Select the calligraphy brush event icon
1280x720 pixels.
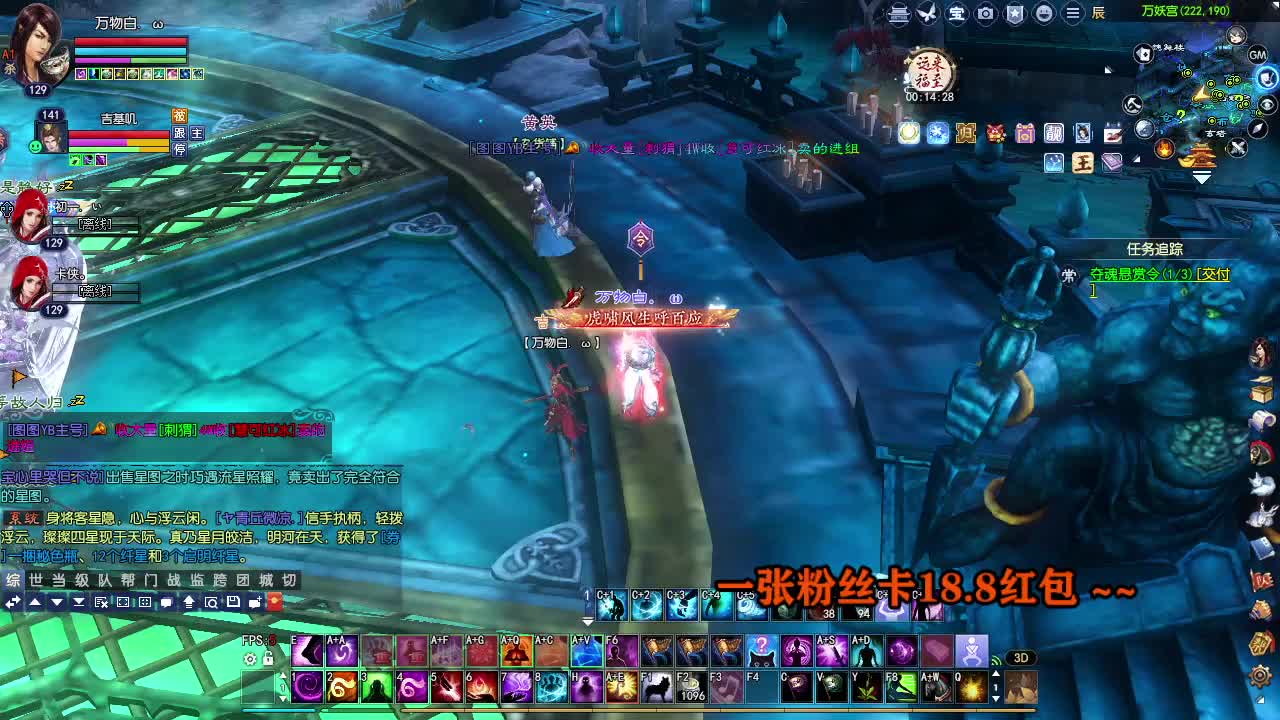1113,133
